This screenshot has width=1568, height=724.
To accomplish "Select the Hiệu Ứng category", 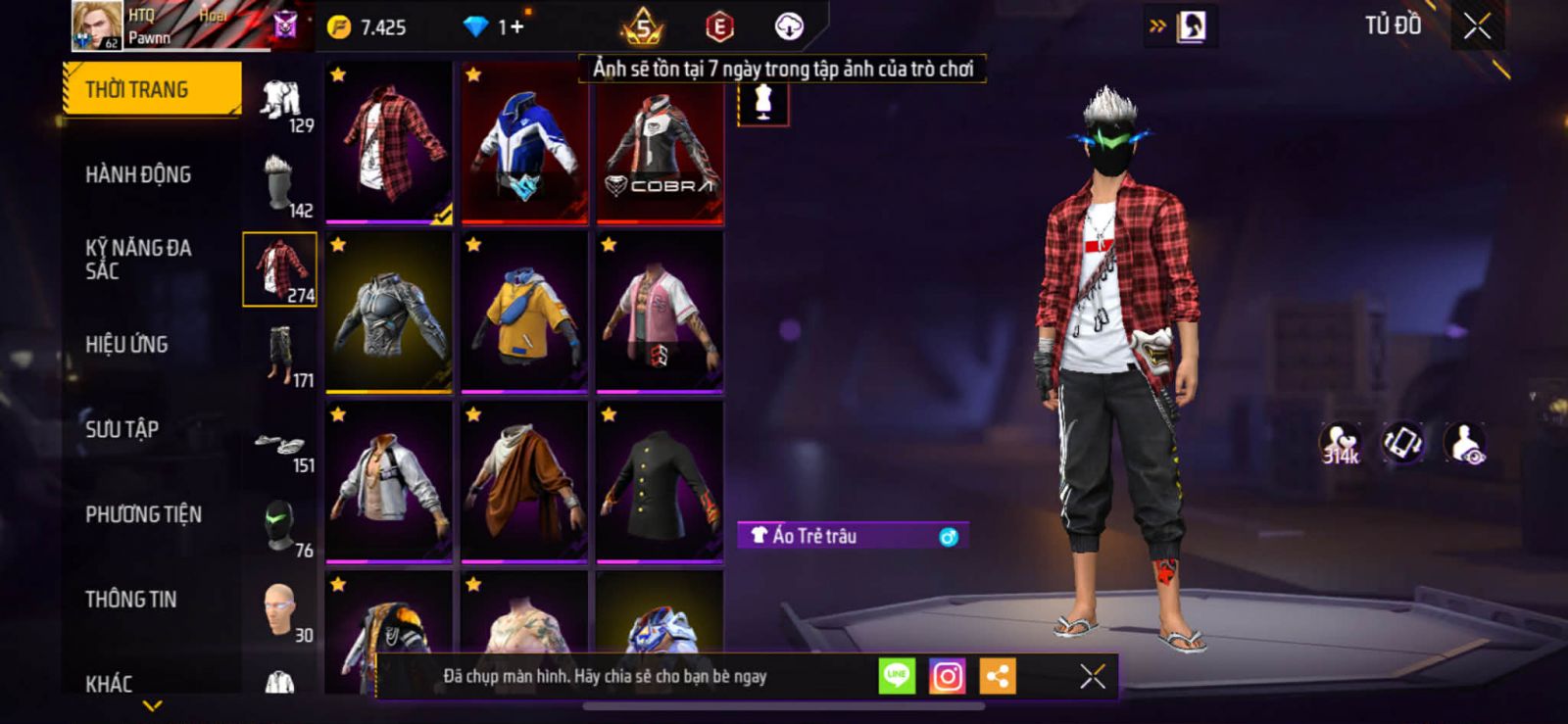I will click(126, 345).
